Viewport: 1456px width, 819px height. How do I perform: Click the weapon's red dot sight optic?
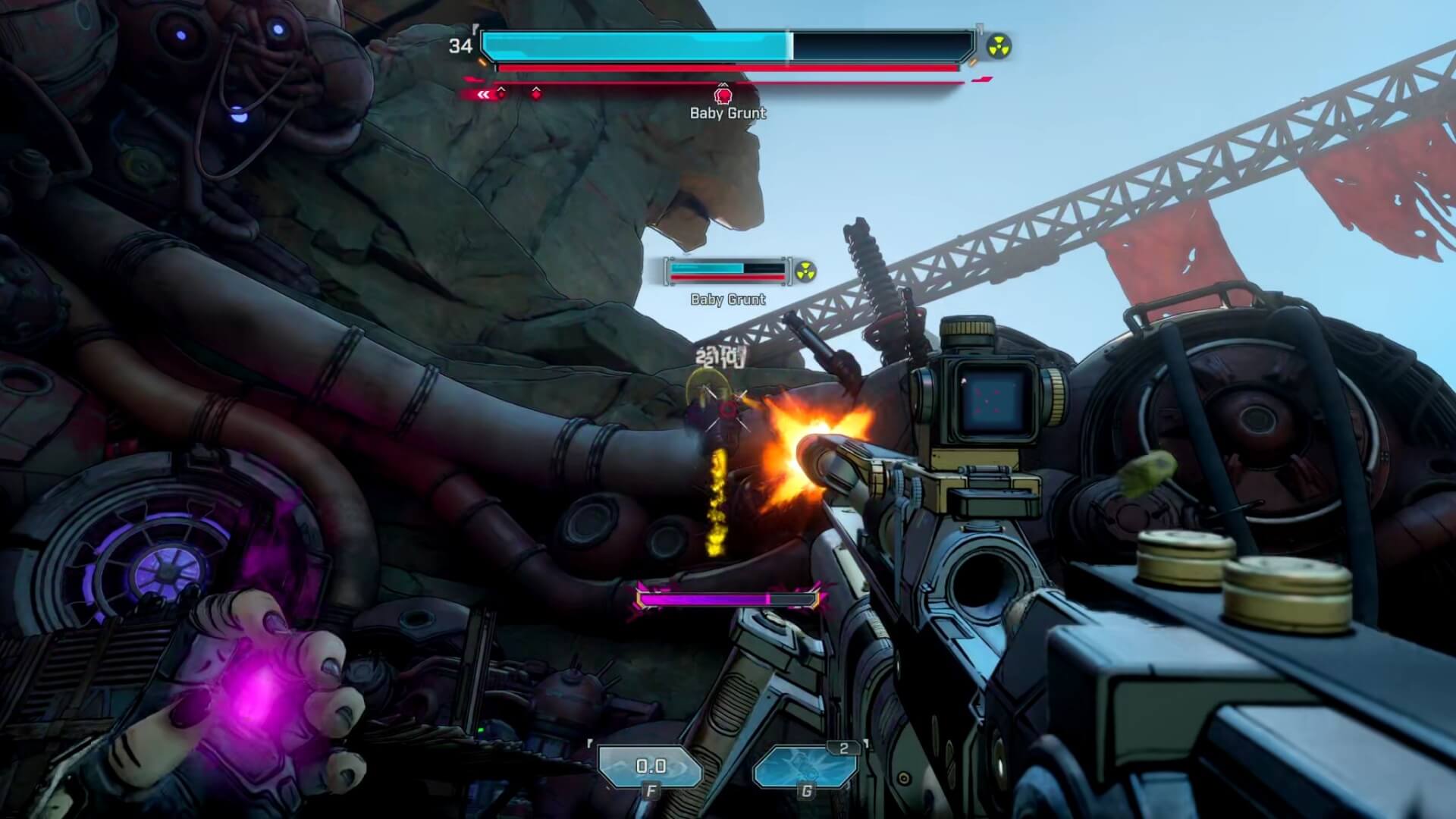click(x=995, y=398)
